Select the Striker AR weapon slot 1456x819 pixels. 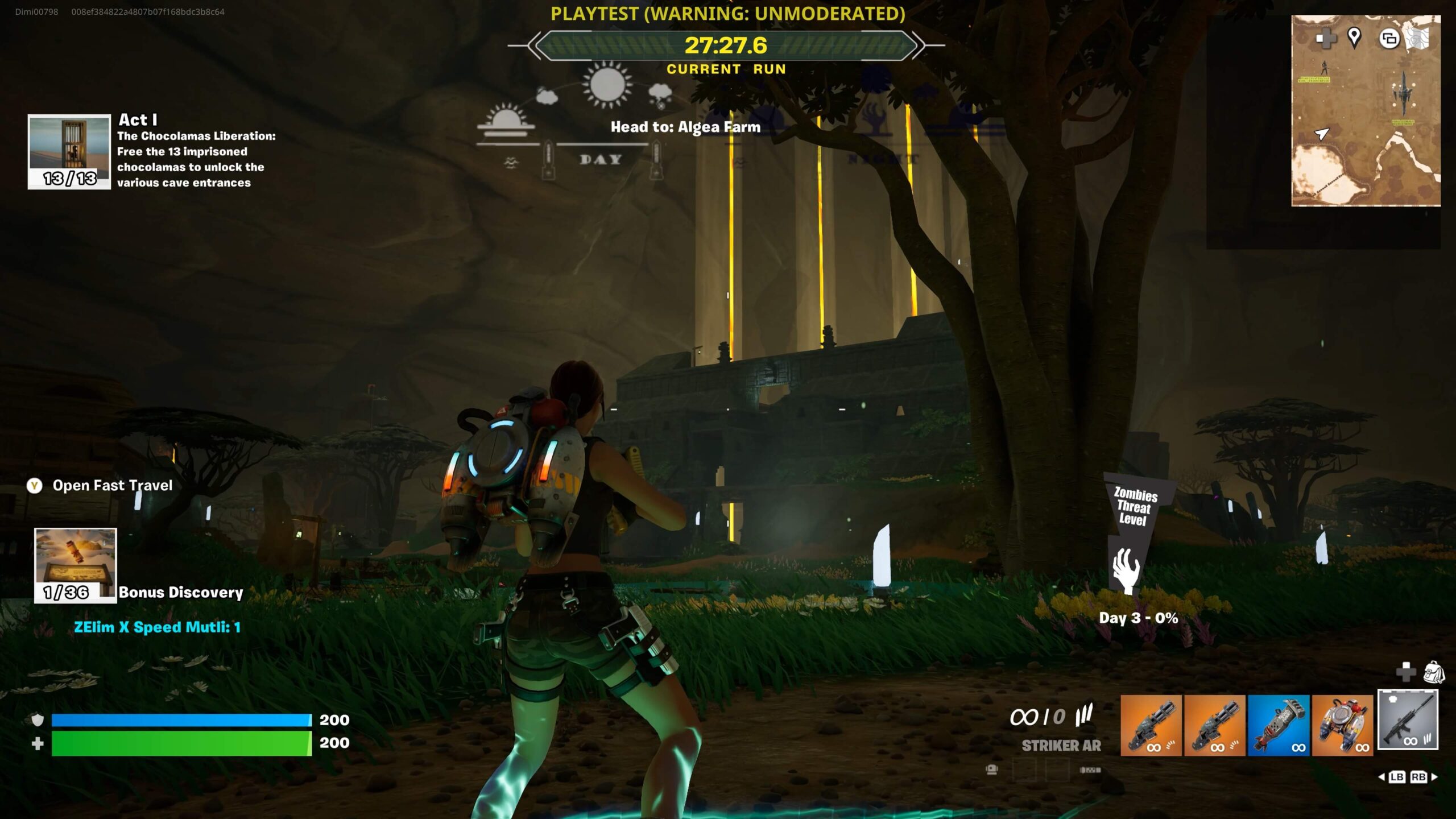[x=1408, y=720]
